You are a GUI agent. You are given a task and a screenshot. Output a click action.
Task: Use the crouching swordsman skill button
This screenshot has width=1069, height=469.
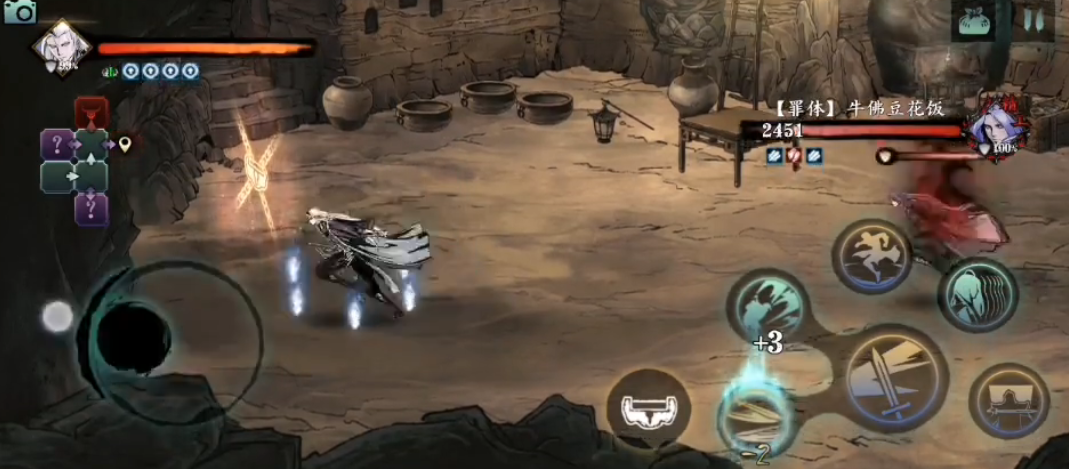1009,401
